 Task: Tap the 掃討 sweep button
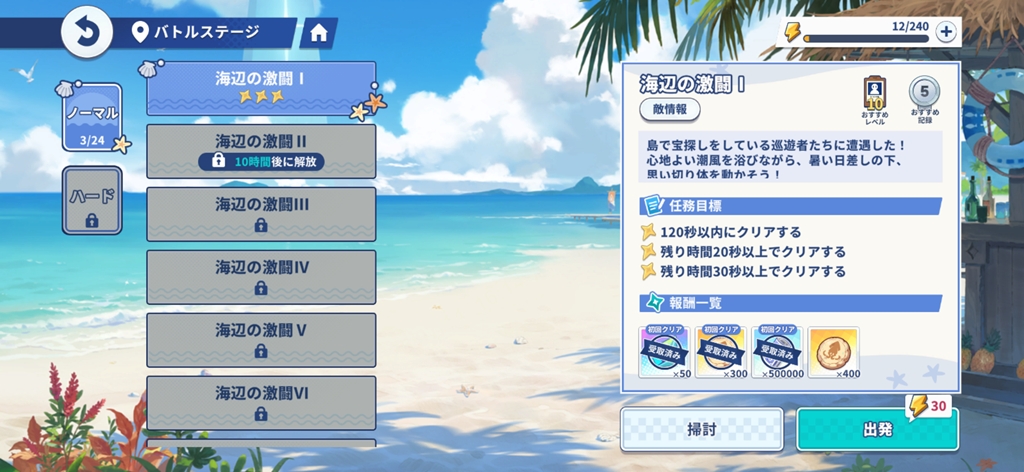(700, 429)
